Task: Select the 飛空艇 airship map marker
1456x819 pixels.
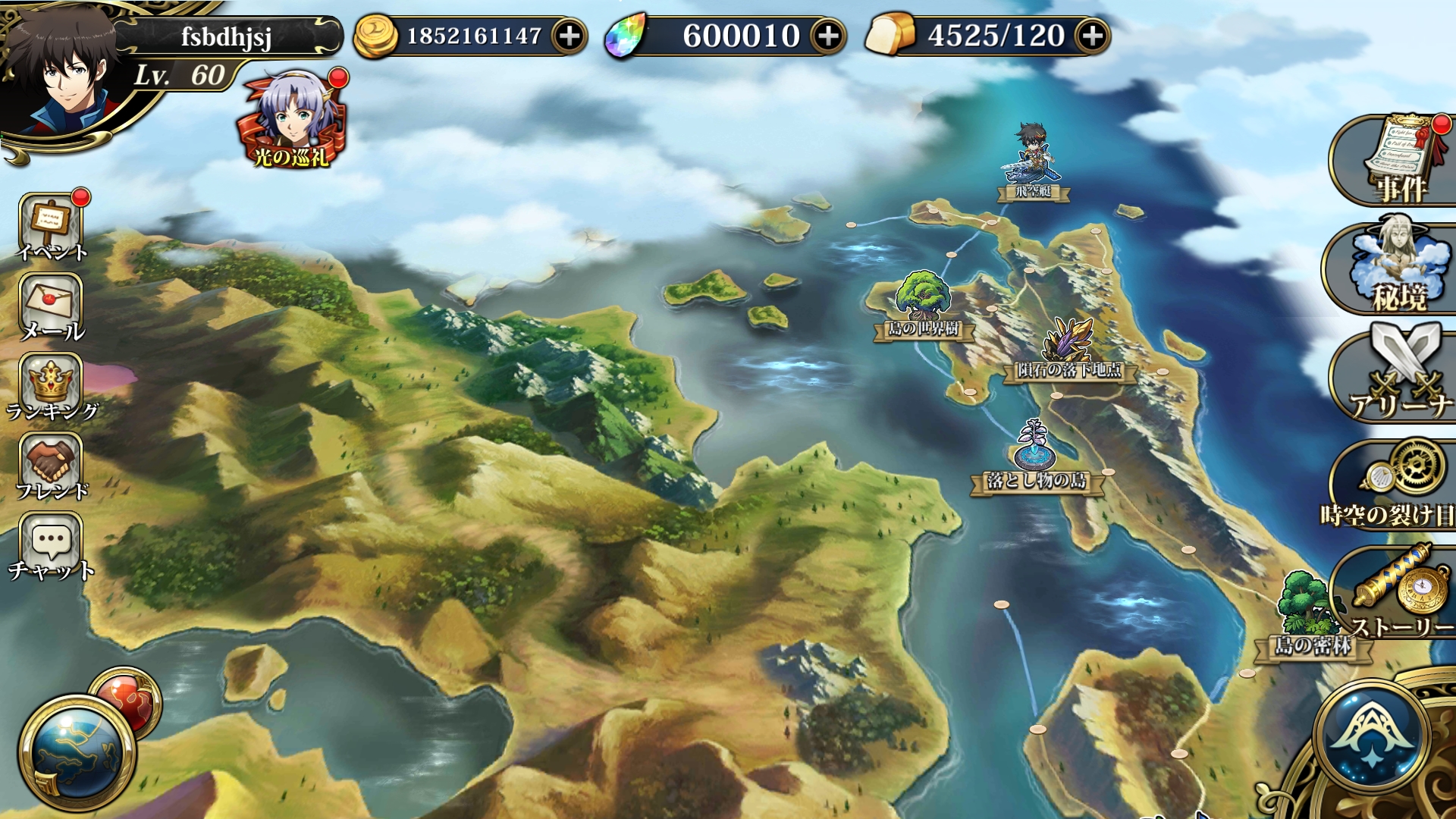Action: point(1034,163)
